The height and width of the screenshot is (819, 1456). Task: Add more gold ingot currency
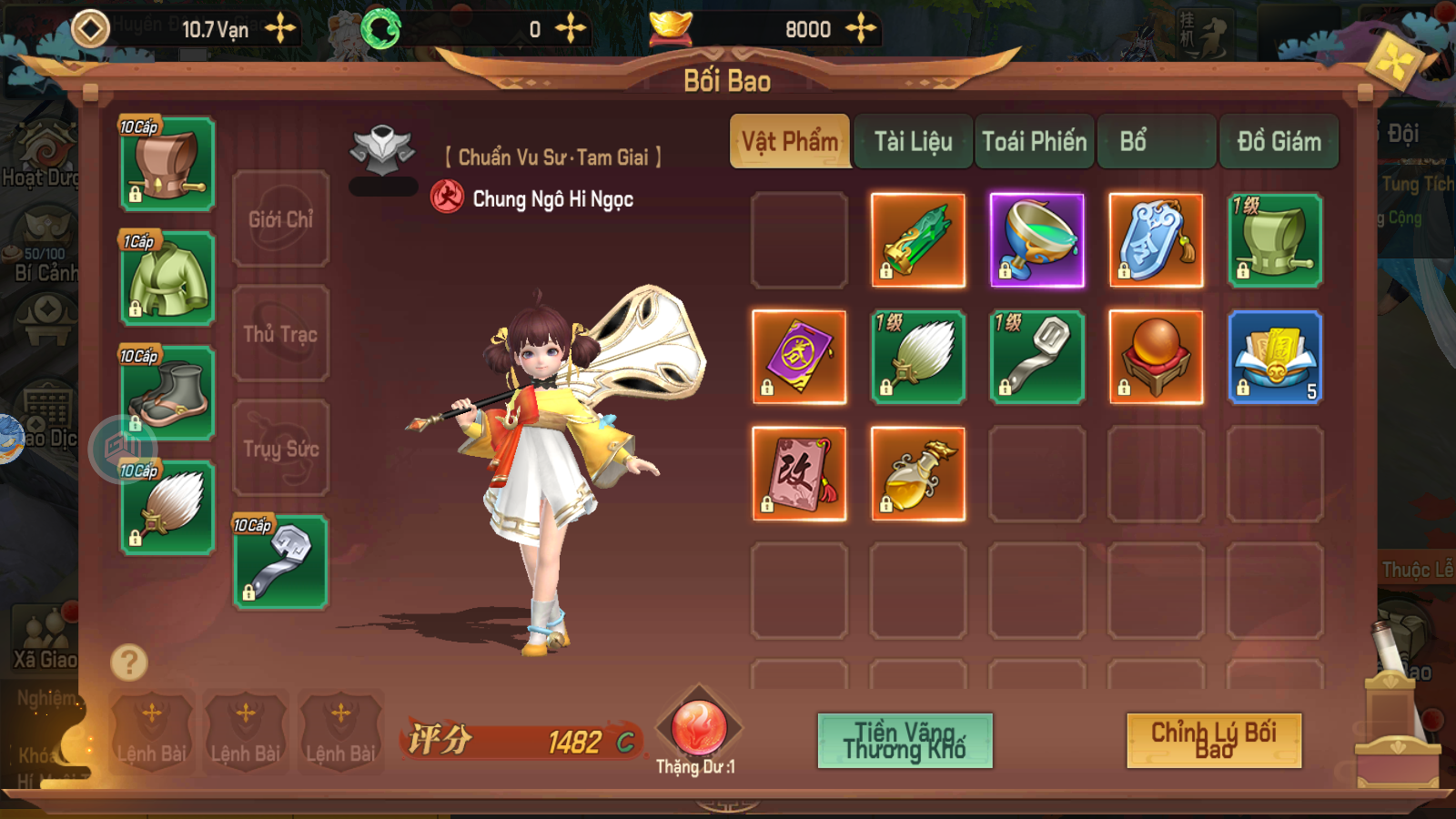tap(860, 29)
